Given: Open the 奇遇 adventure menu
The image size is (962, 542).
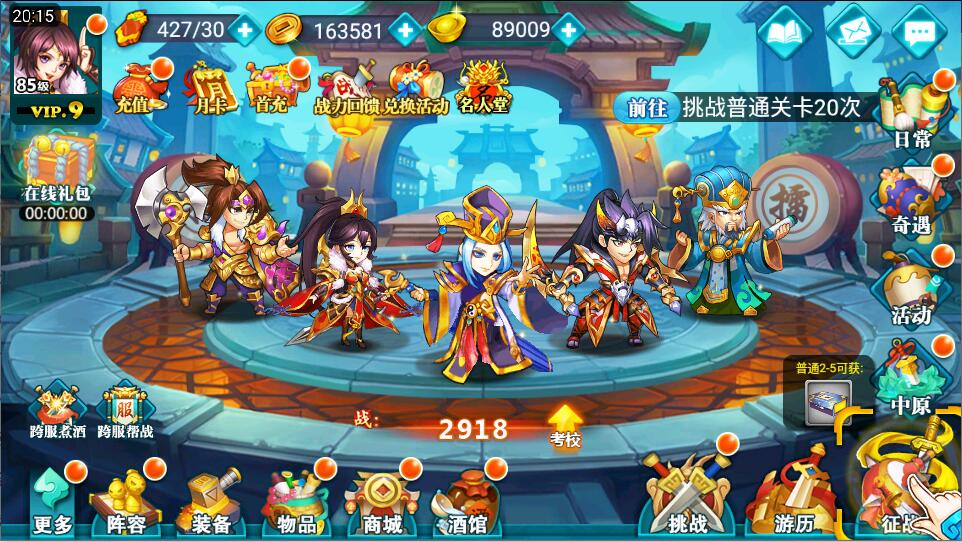Looking at the screenshot, I should (913, 199).
